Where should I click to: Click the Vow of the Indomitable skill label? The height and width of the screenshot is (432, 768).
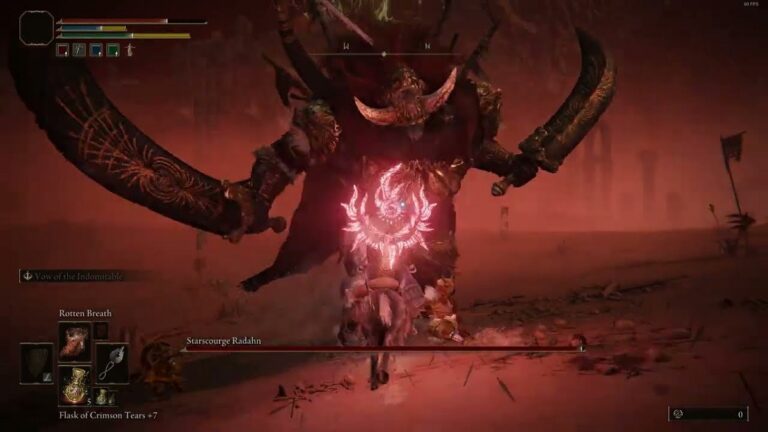(78, 276)
